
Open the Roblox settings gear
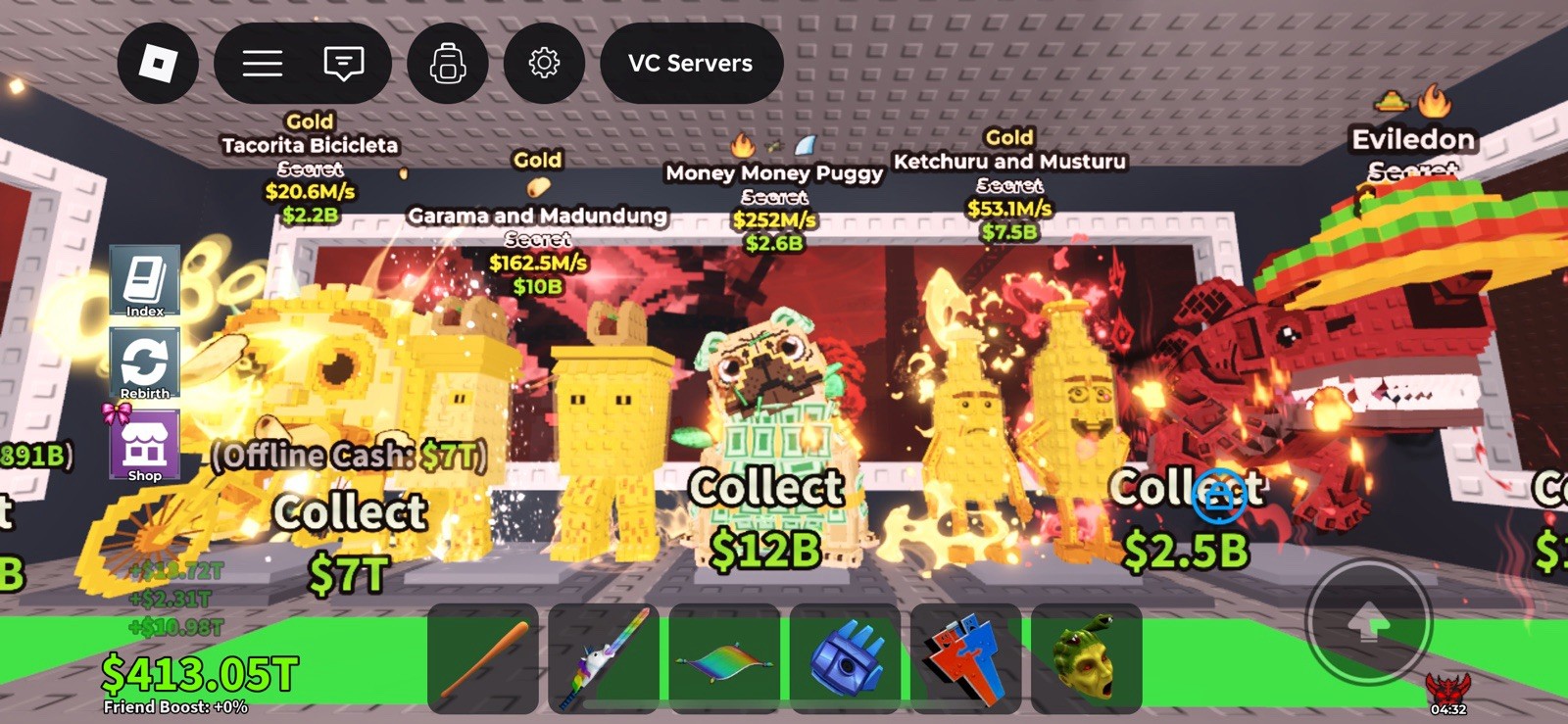click(x=544, y=63)
